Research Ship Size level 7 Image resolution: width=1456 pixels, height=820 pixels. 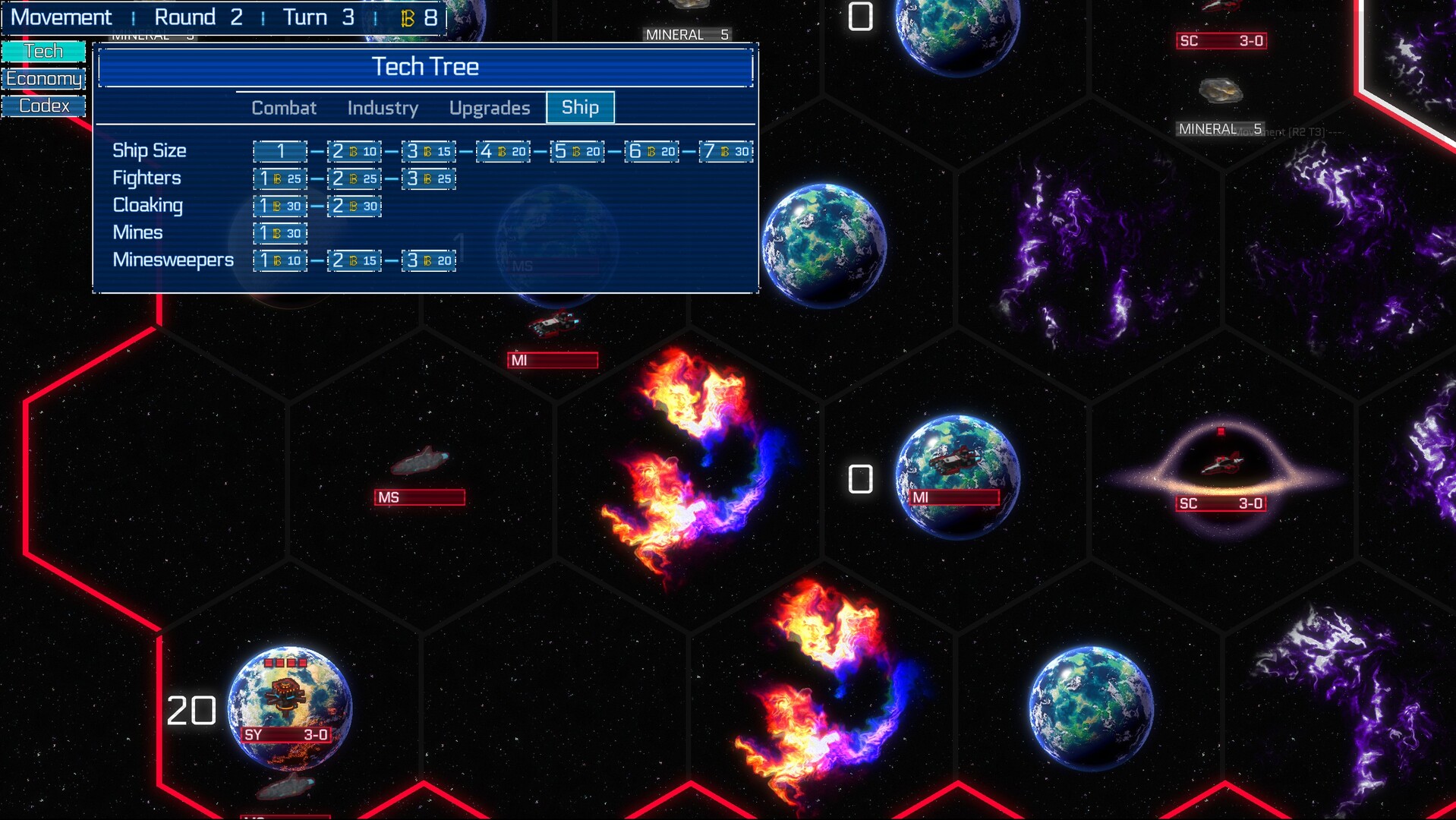[726, 151]
